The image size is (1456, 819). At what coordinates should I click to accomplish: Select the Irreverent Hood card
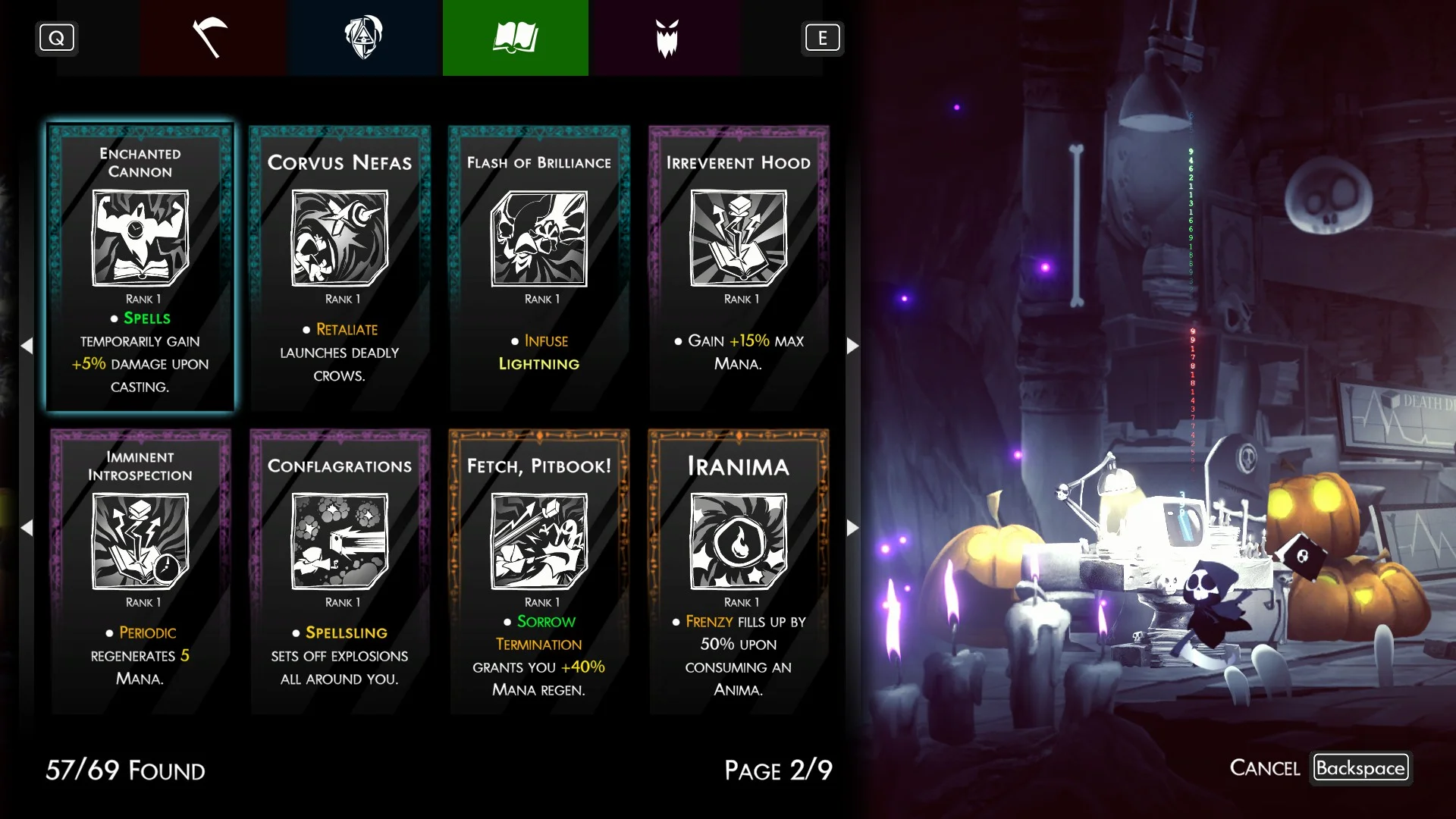(739, 268)
